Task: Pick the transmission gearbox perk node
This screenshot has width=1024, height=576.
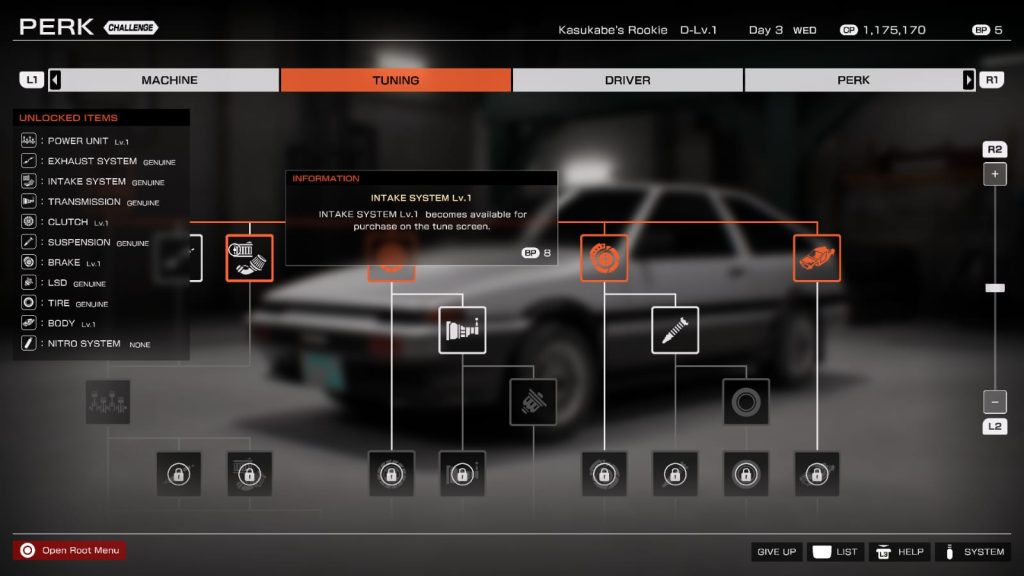Action: pos(462,330)
